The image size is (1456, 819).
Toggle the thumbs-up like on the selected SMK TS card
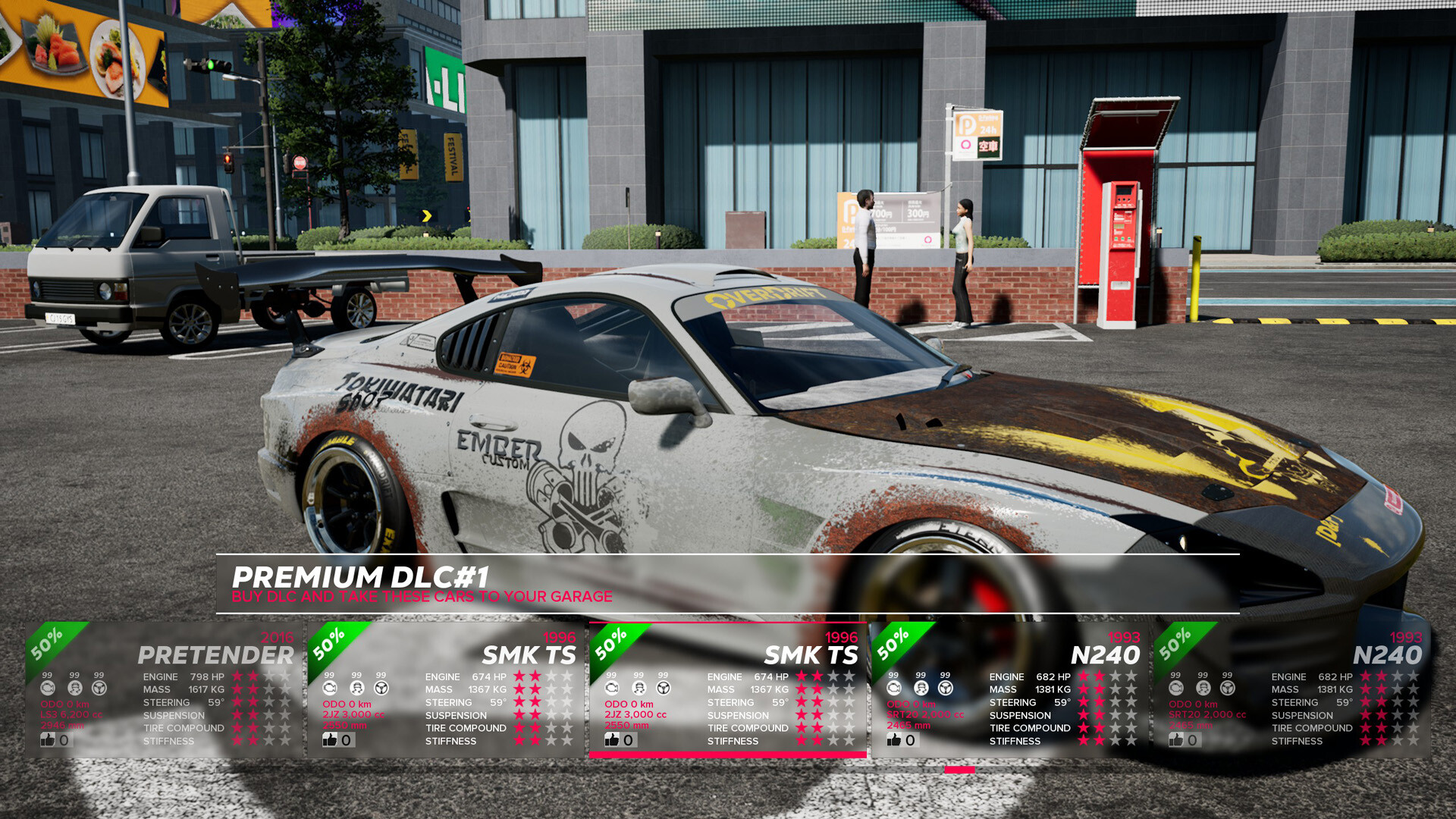[x=613, y=741]
